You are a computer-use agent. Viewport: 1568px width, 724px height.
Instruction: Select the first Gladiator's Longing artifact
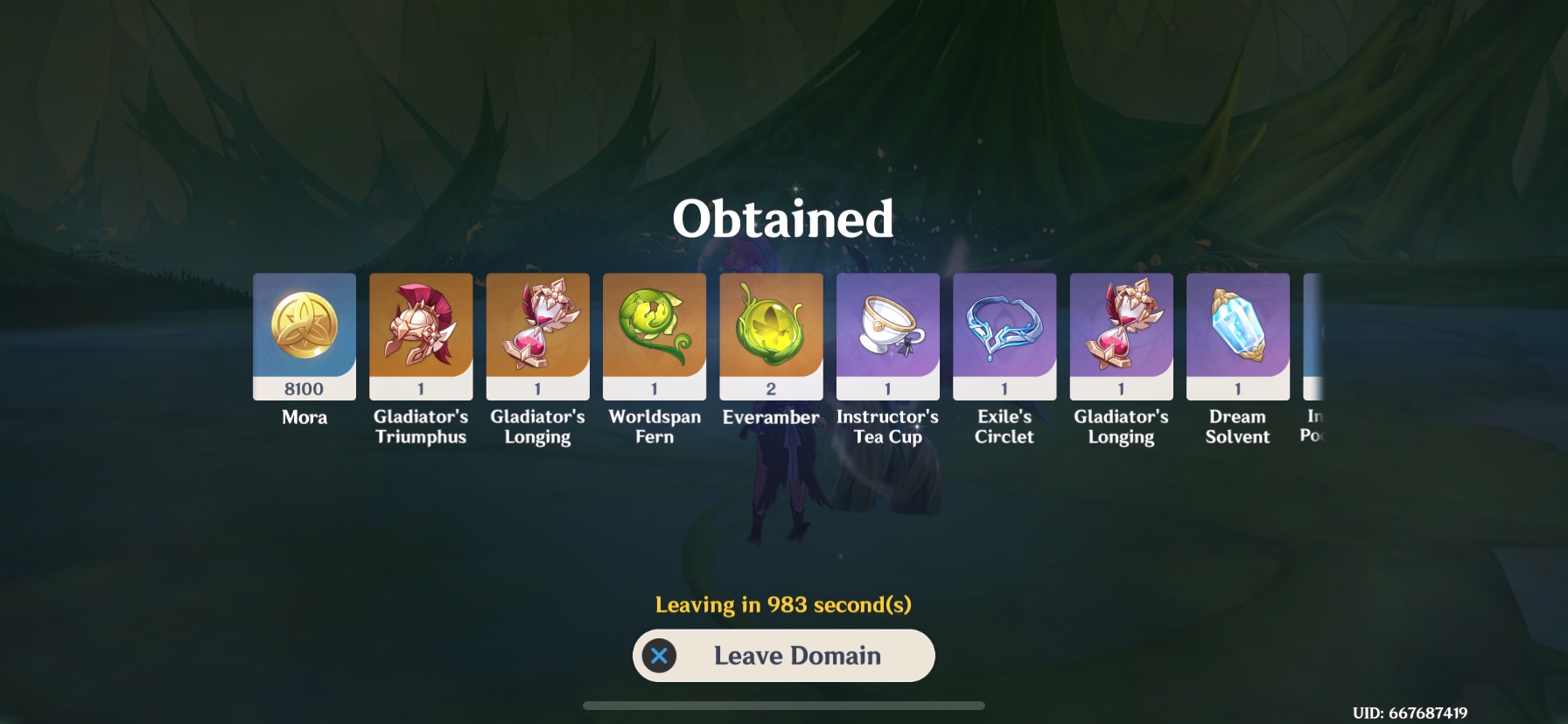point(537,335)
